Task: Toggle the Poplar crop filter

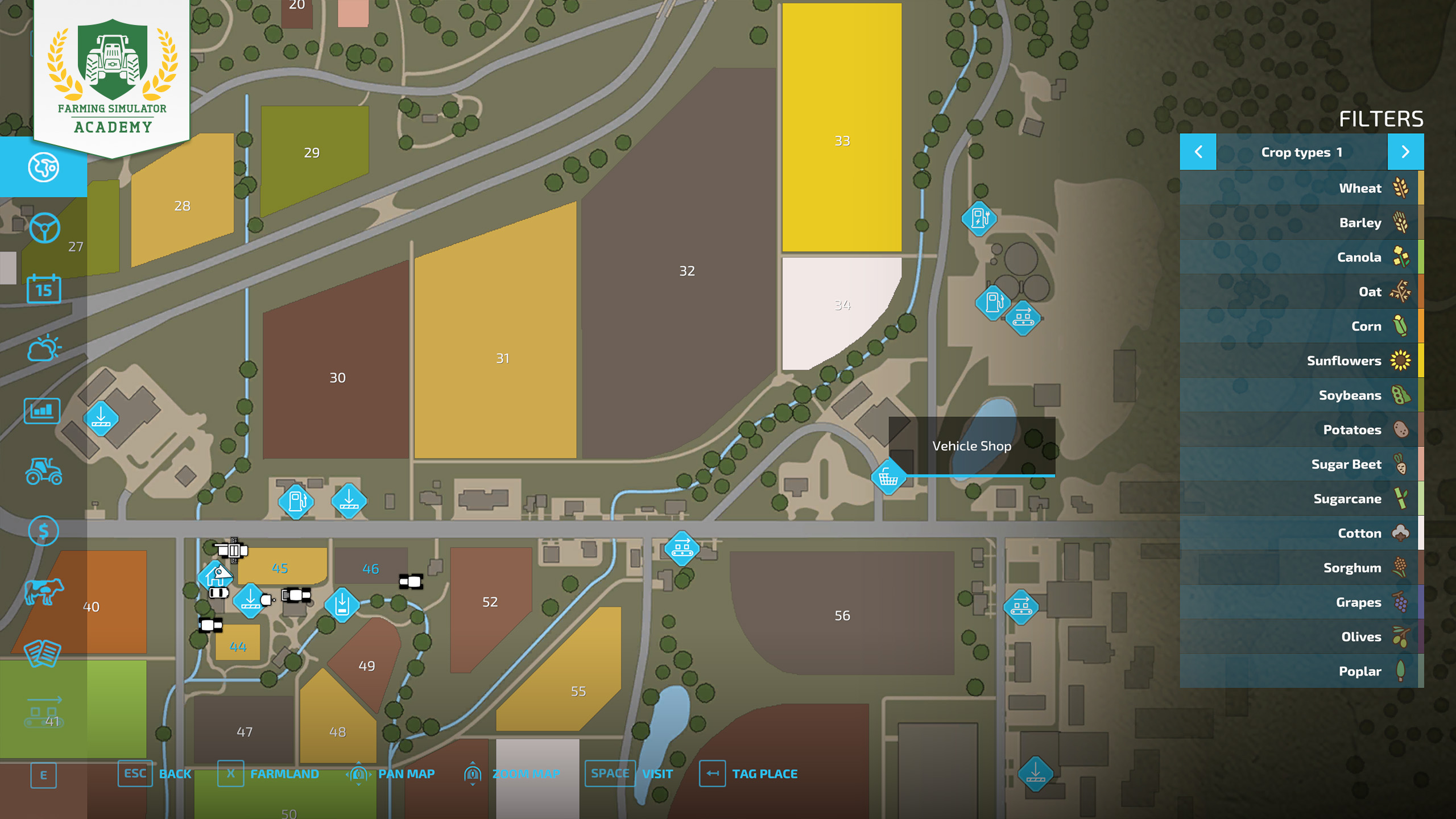Action: coord(1301,671)
